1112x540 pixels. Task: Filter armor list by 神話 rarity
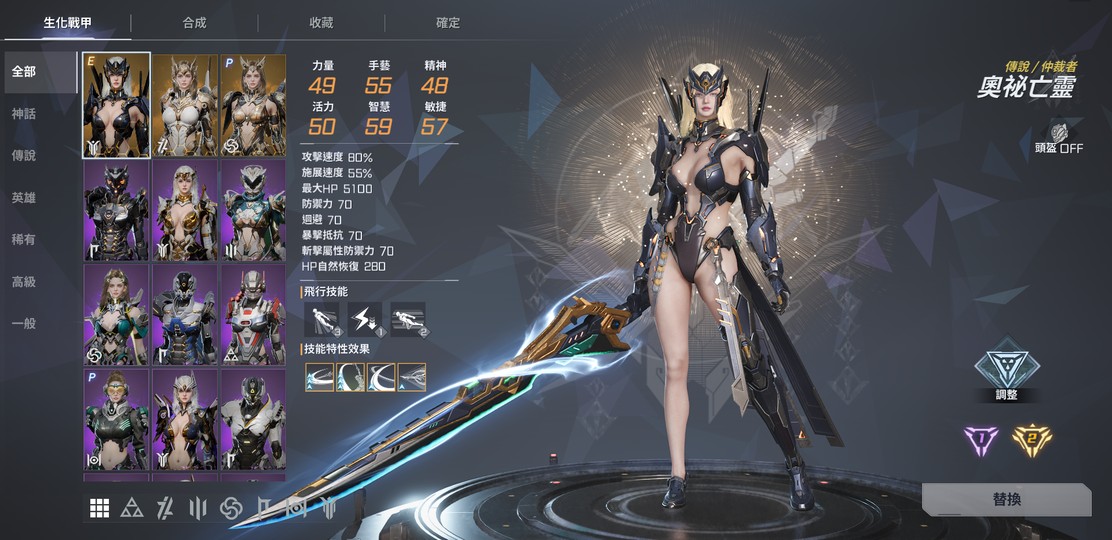tap(23, 114)
